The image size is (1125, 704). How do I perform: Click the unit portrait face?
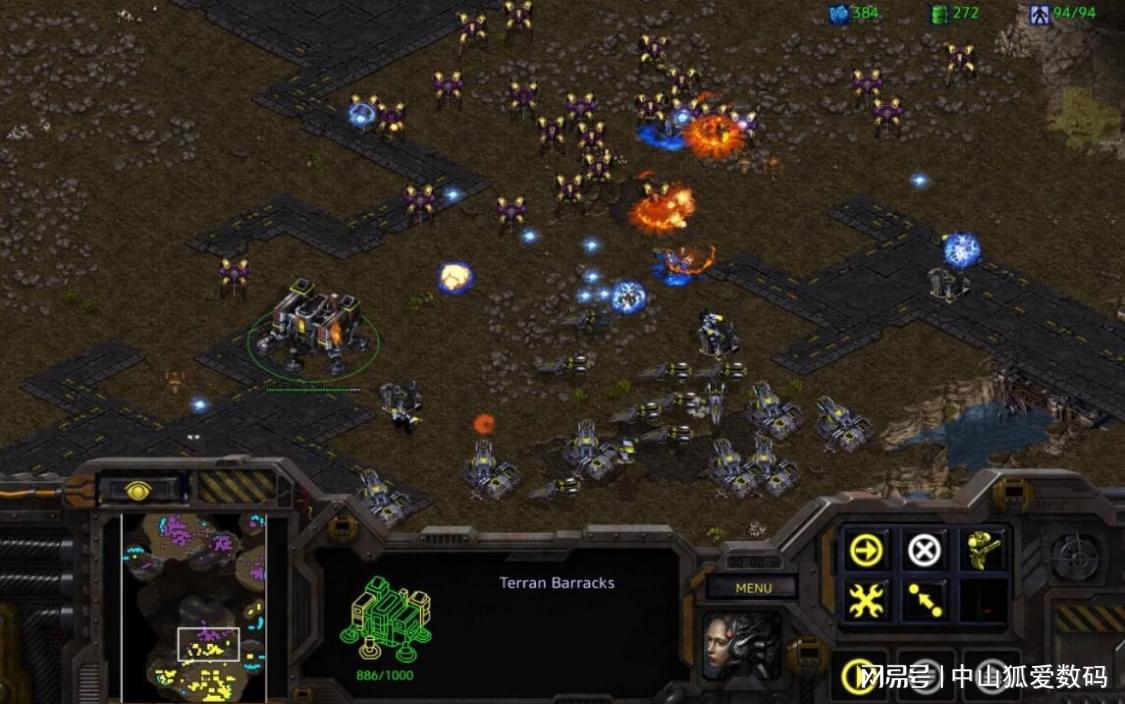(x=742, y=645)
